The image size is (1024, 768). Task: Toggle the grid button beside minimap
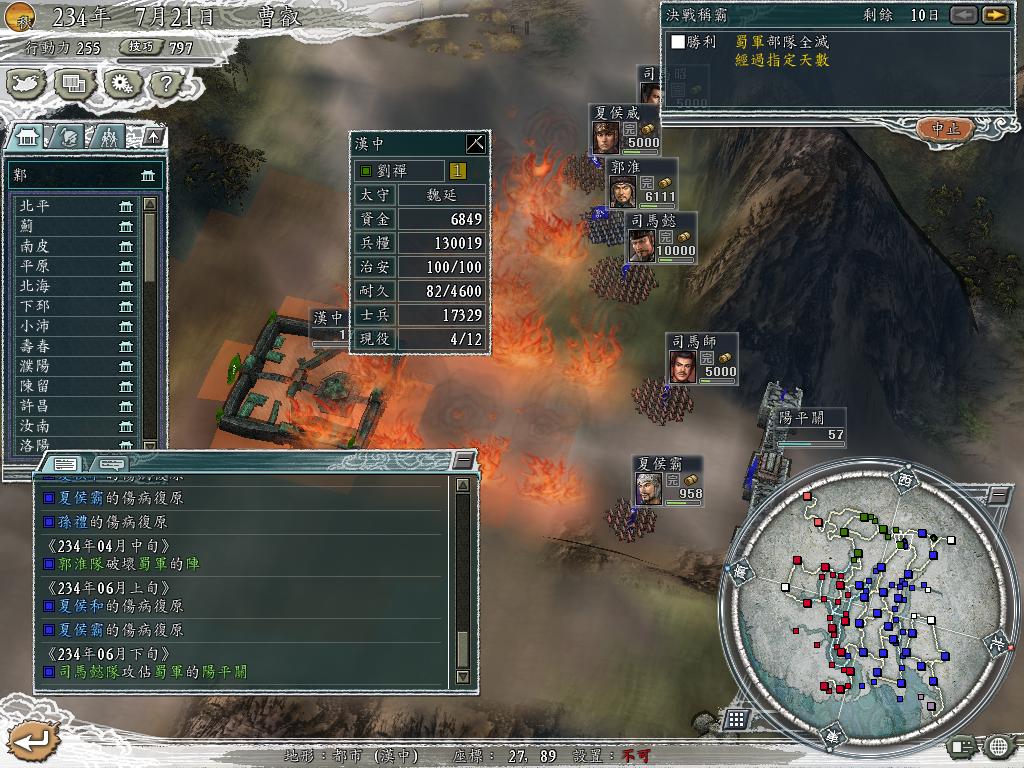point(735,718)
